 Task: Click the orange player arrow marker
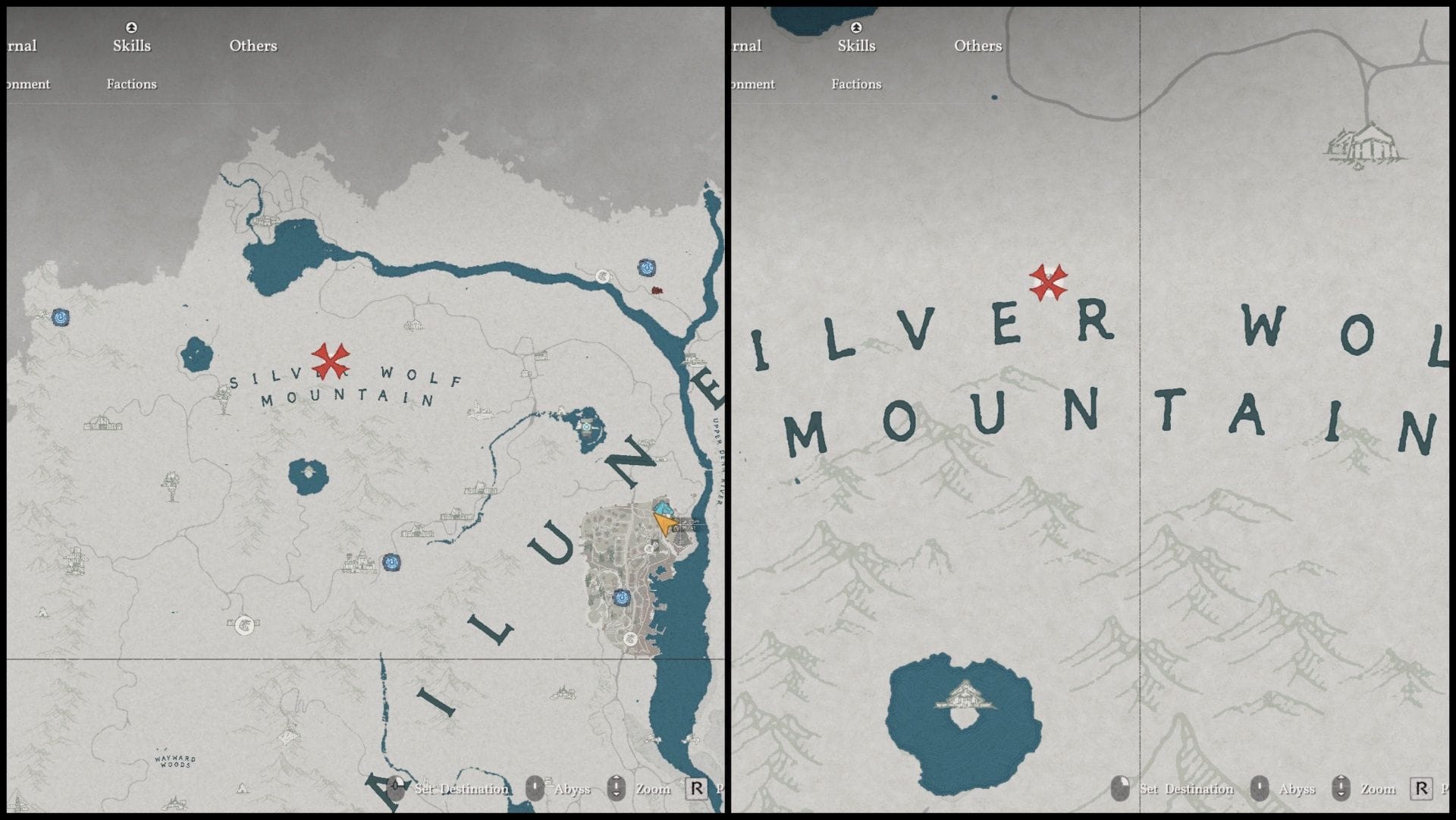pos(664,523)
